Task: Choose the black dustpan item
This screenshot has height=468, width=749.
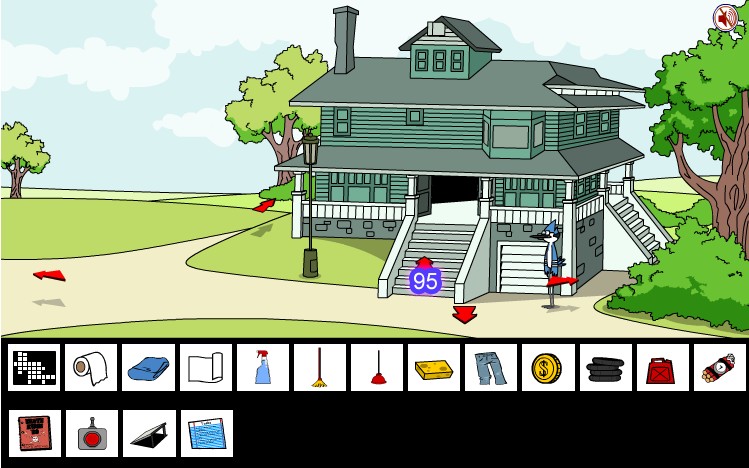Action: (148, 433)
